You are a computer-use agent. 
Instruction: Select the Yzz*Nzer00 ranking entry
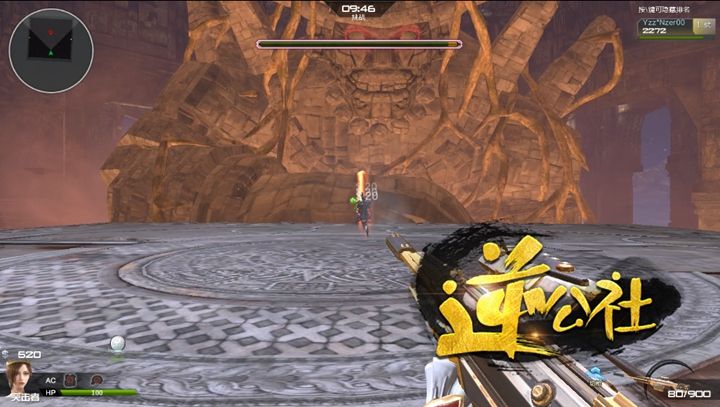pos(666,26)
